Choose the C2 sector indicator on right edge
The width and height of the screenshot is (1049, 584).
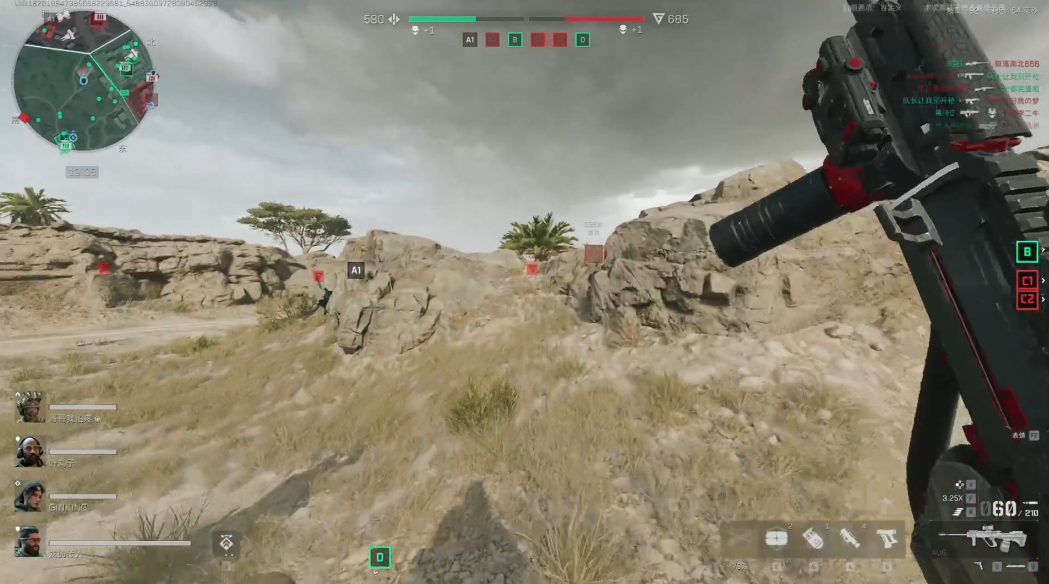pos(1026,298)
